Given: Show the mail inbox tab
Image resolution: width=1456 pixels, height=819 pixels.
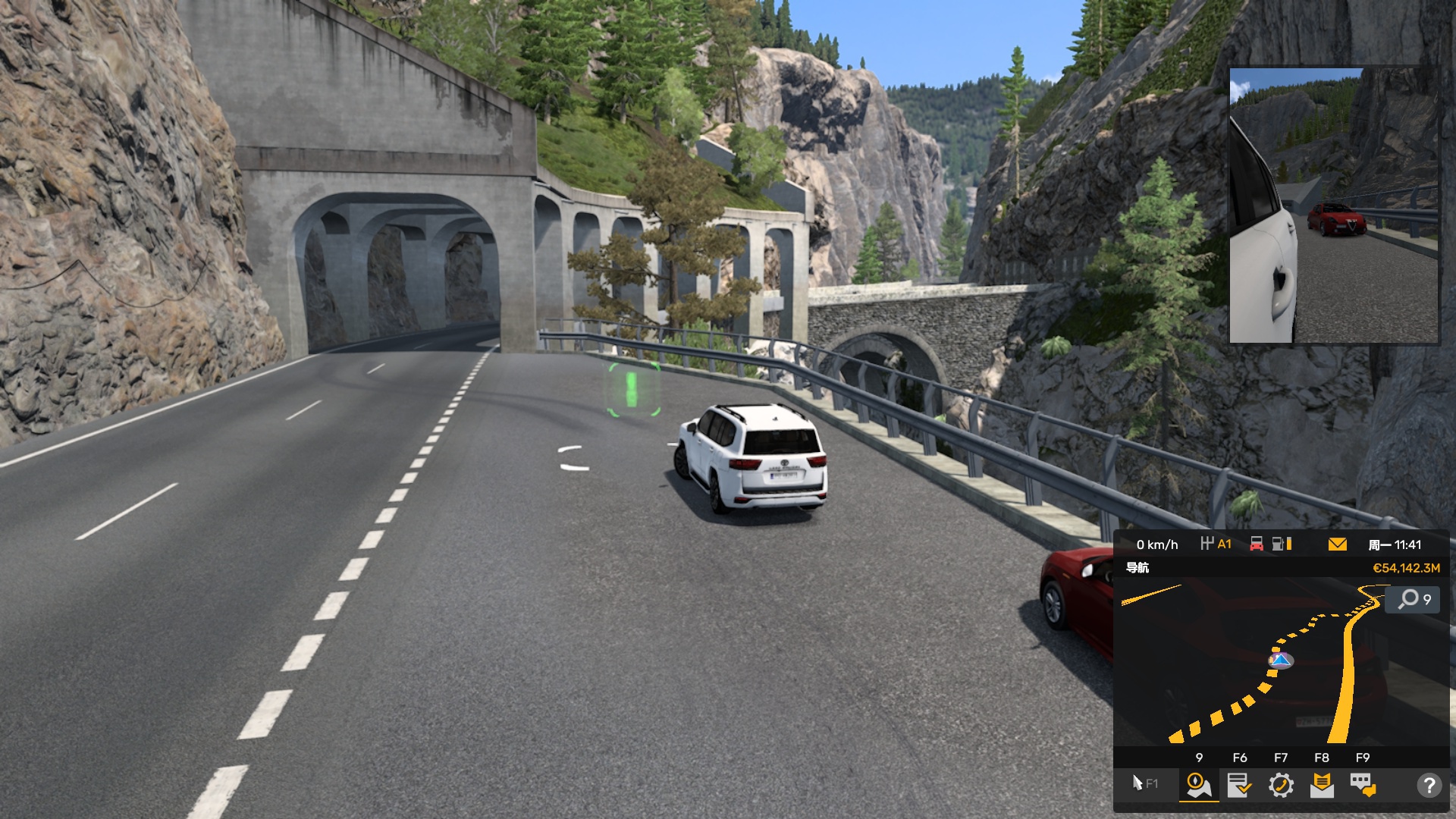Looking at the screenshot, I should click(1322, 785).
